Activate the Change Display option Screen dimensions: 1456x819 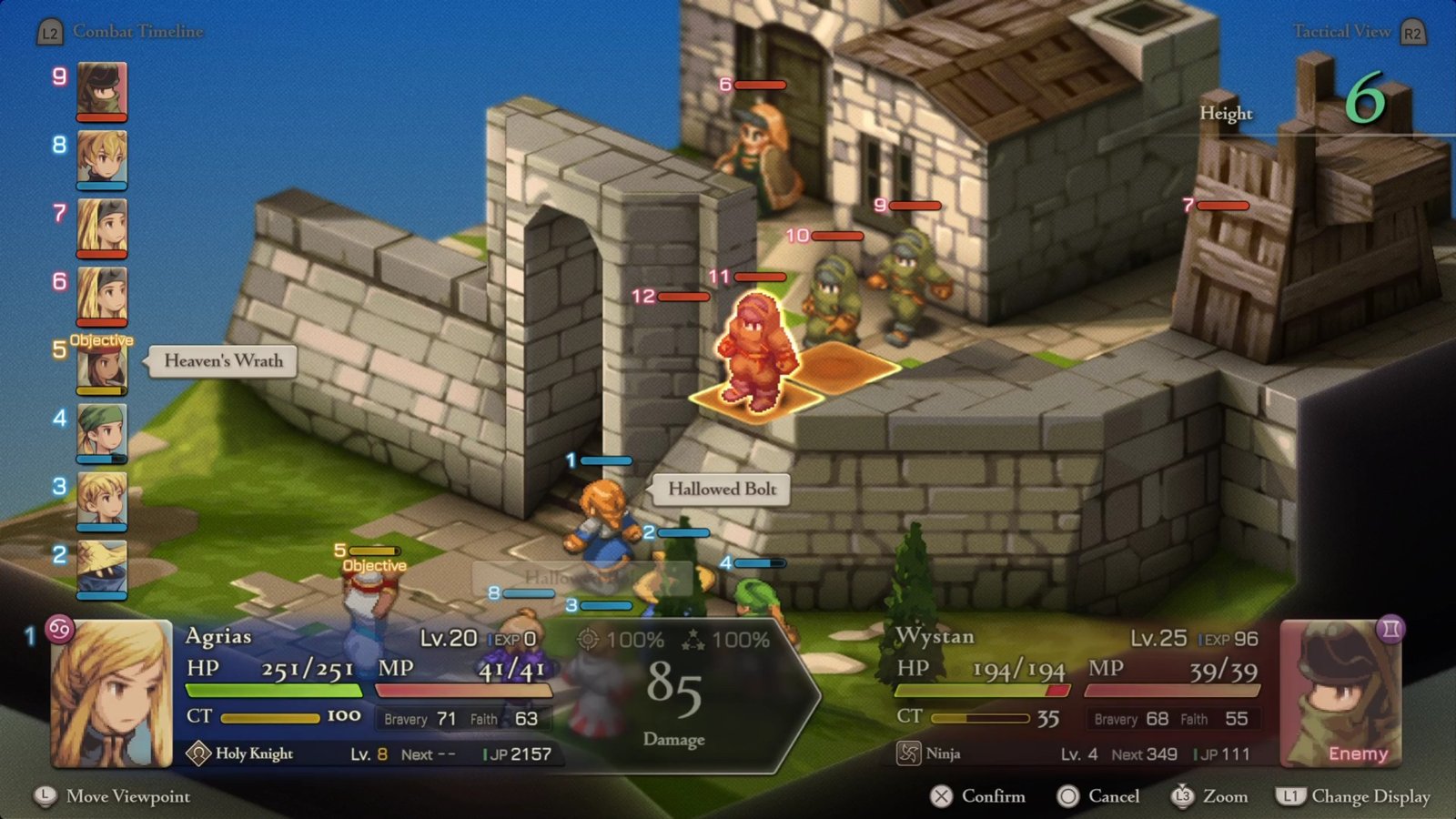click(1354, 796)
